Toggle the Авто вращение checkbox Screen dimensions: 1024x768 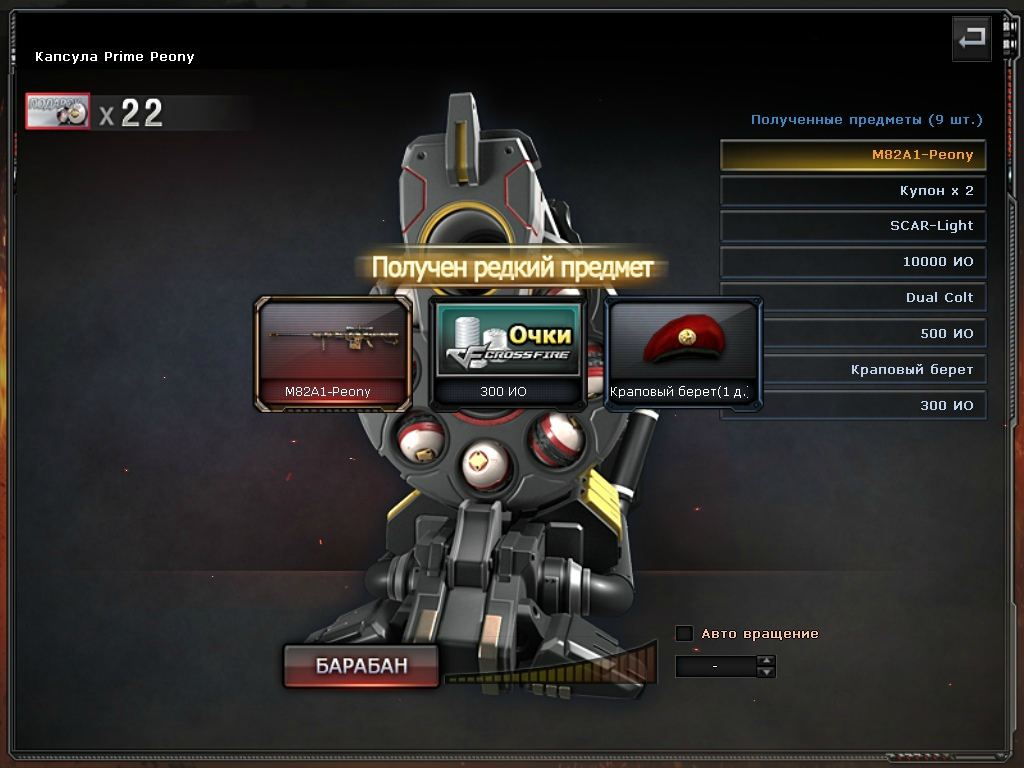click(684, 633)
